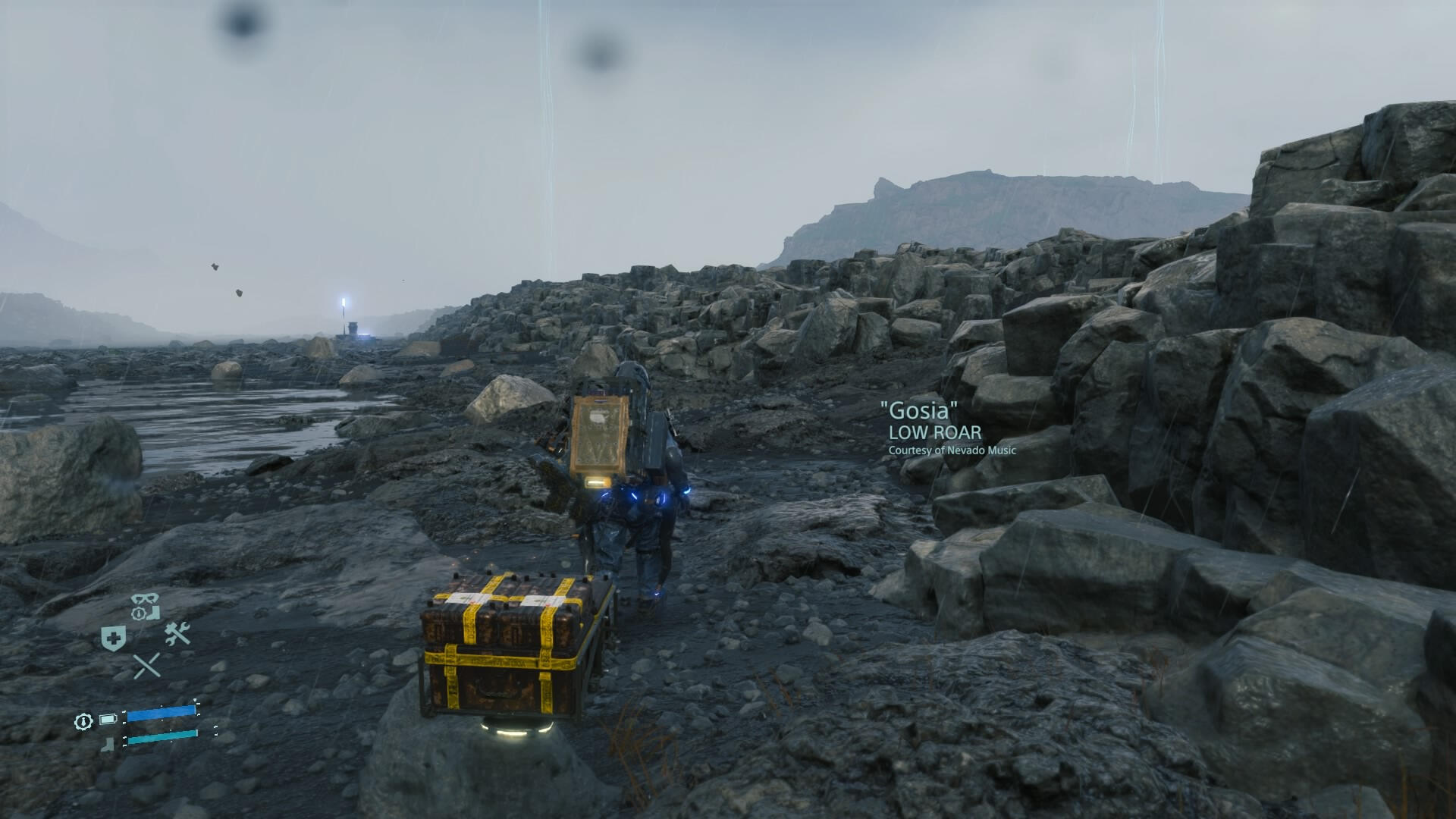Open the equipment wheel with mask and boot icon
Viewport: 1456px width, 819px height.
[x=144, y=607]
